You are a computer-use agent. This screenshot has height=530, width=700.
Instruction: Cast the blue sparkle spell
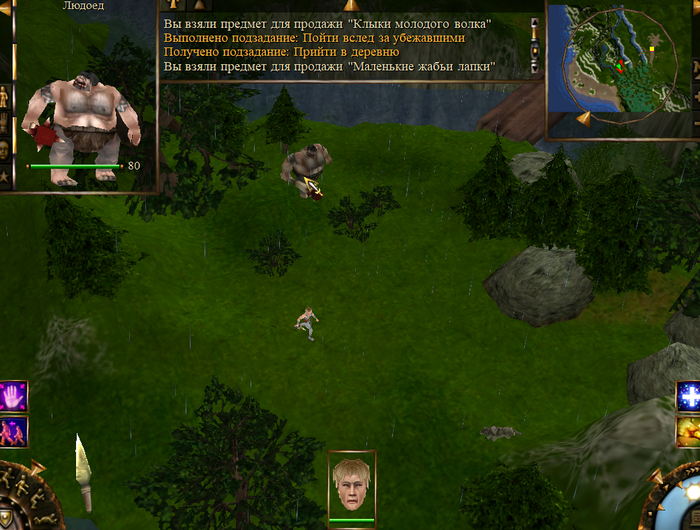[688, 396]
